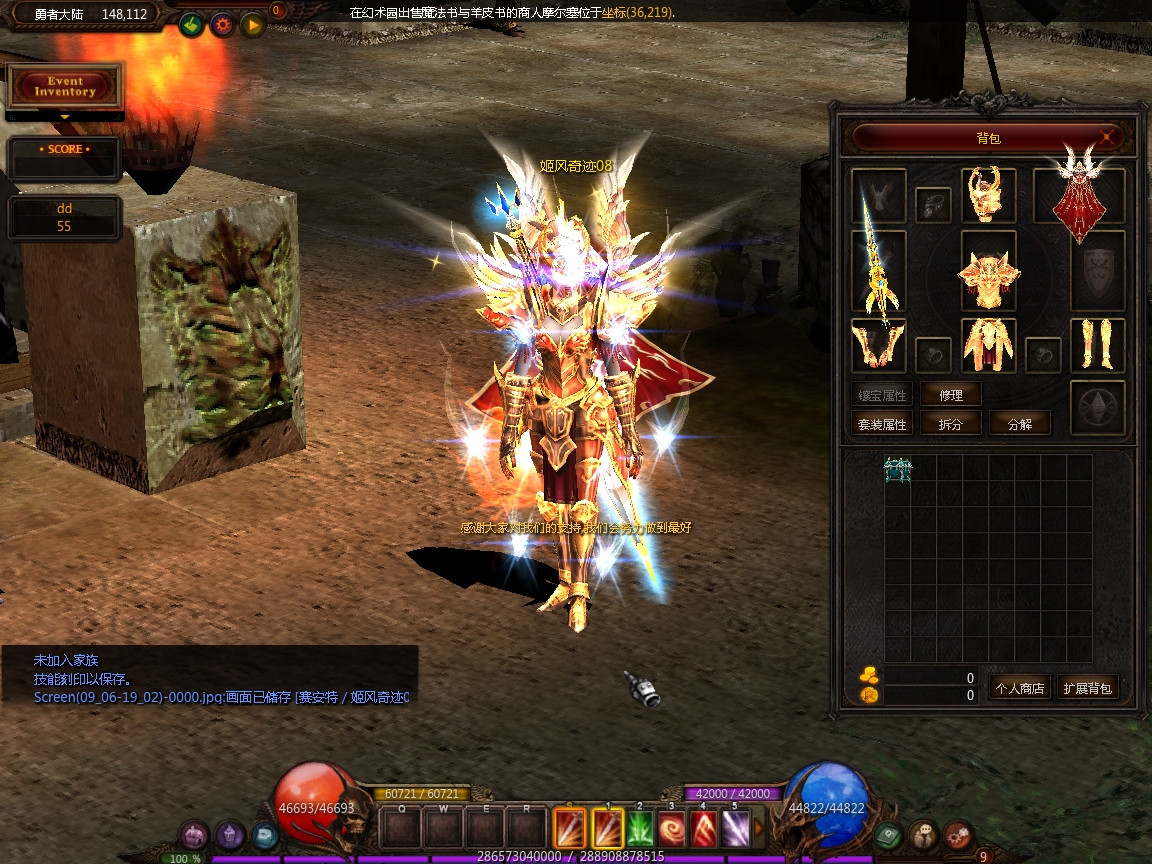Screen dimensions: 1152x864
Task: Open the orange gear settings icon
Action: 222,24
